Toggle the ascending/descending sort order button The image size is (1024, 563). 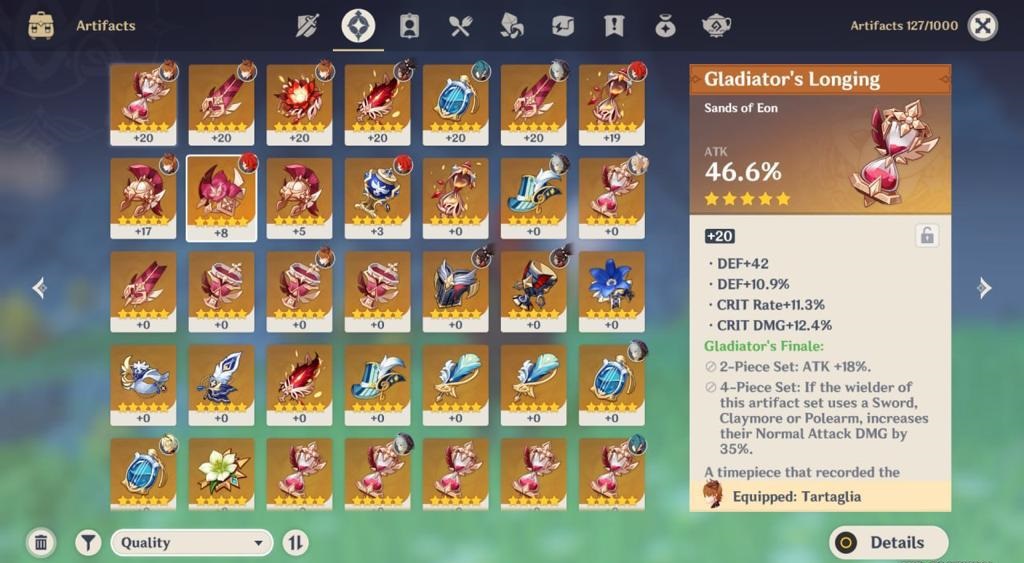point(296,542)
